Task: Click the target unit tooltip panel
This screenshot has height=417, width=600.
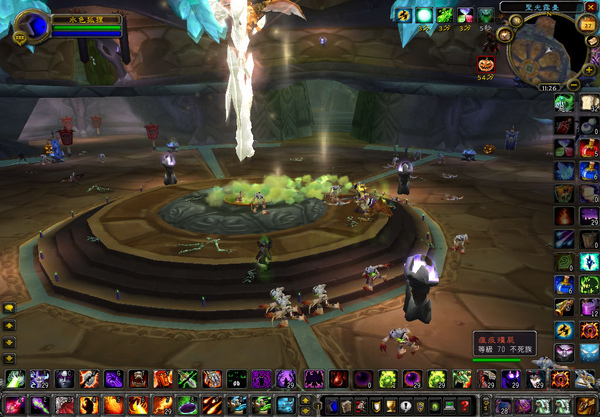Action: coord(506,345)
